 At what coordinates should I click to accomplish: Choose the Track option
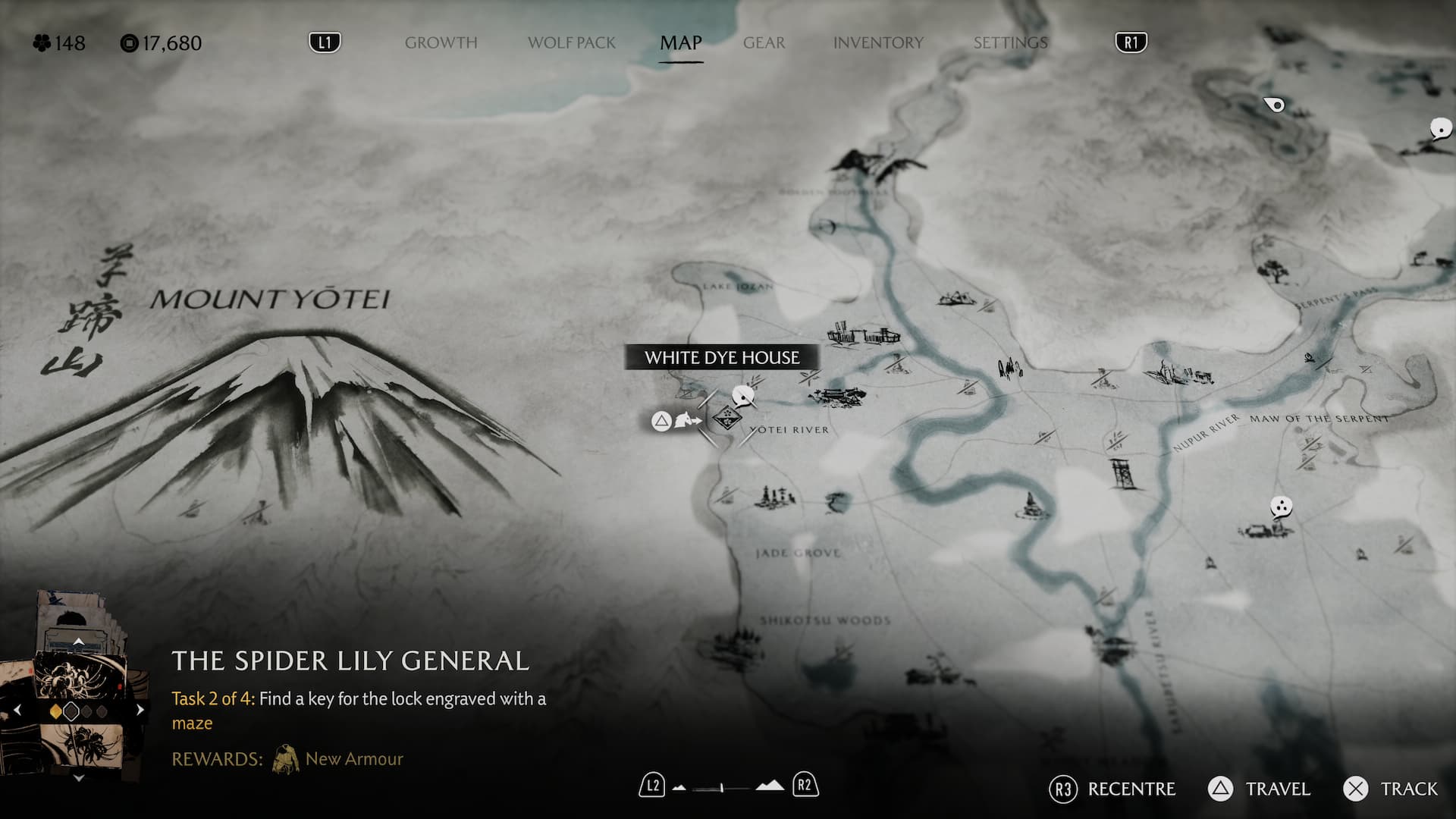(1391, 789)
